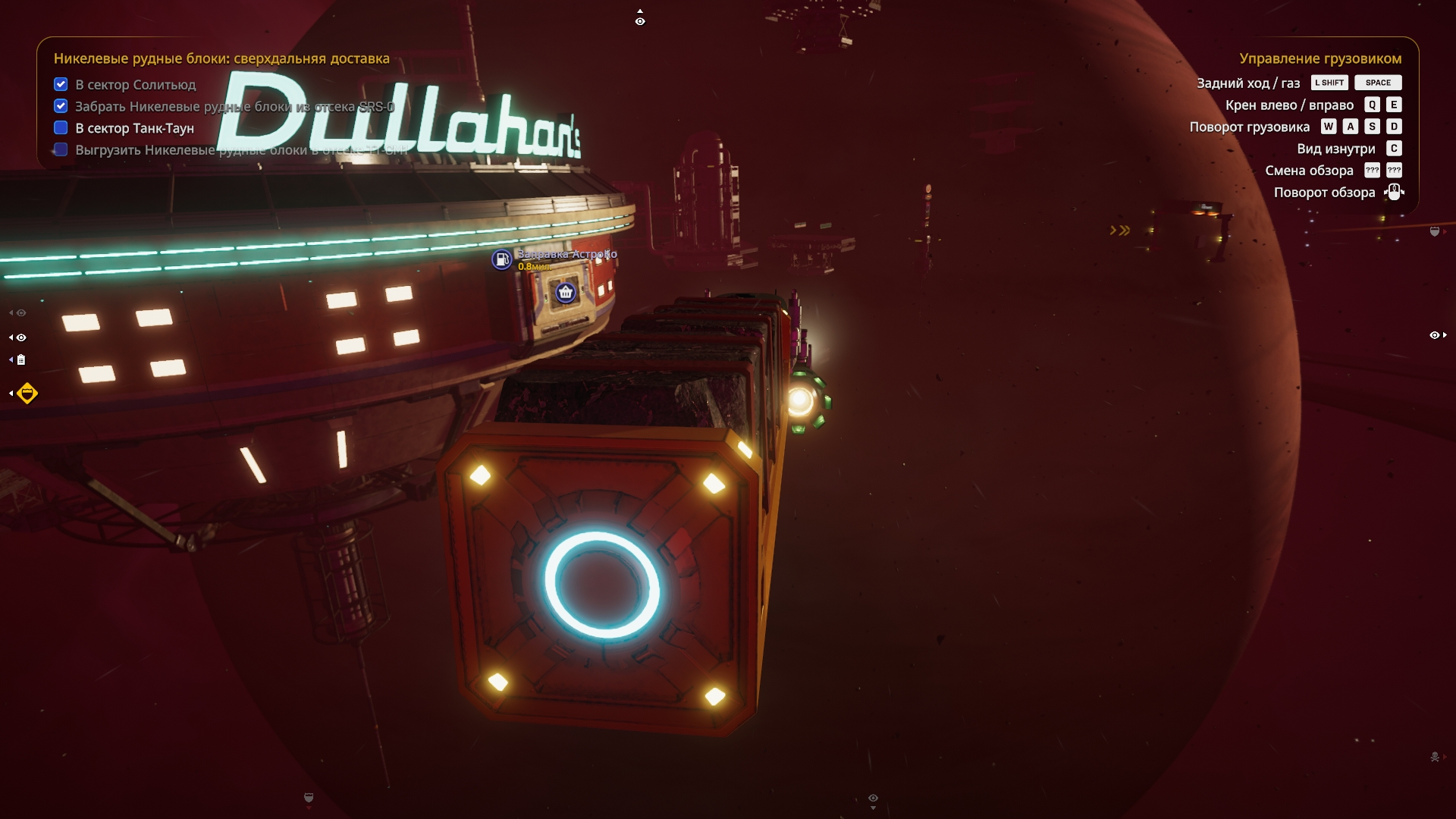Open the Никелевые рудные блоки job title
Image resolution: width=1456 pixels, height=819 pixels.
pyautogui.click(x=221, y=58)
